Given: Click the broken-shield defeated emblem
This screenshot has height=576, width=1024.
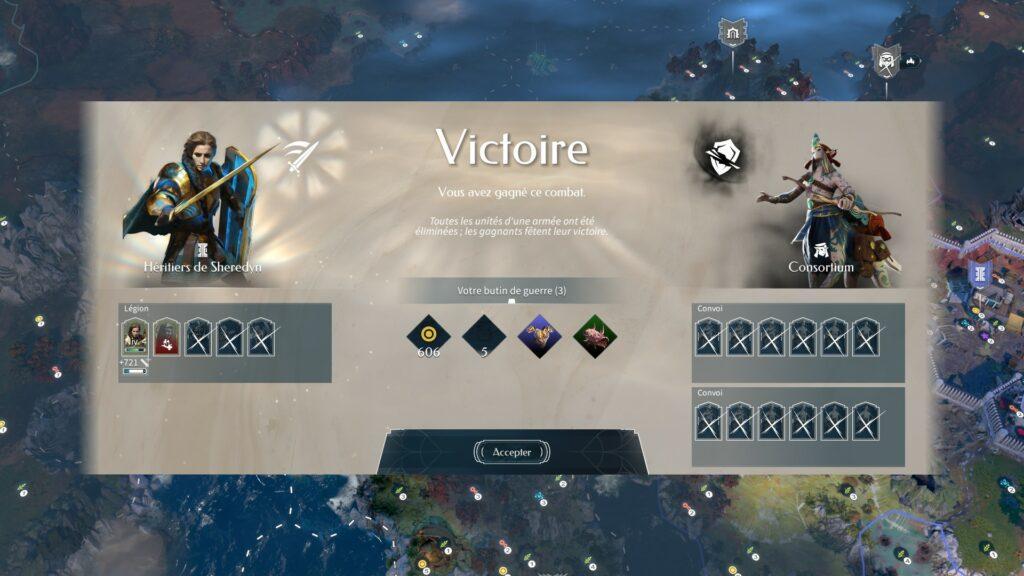Looking at the screenshot, I should click(720, 156).
